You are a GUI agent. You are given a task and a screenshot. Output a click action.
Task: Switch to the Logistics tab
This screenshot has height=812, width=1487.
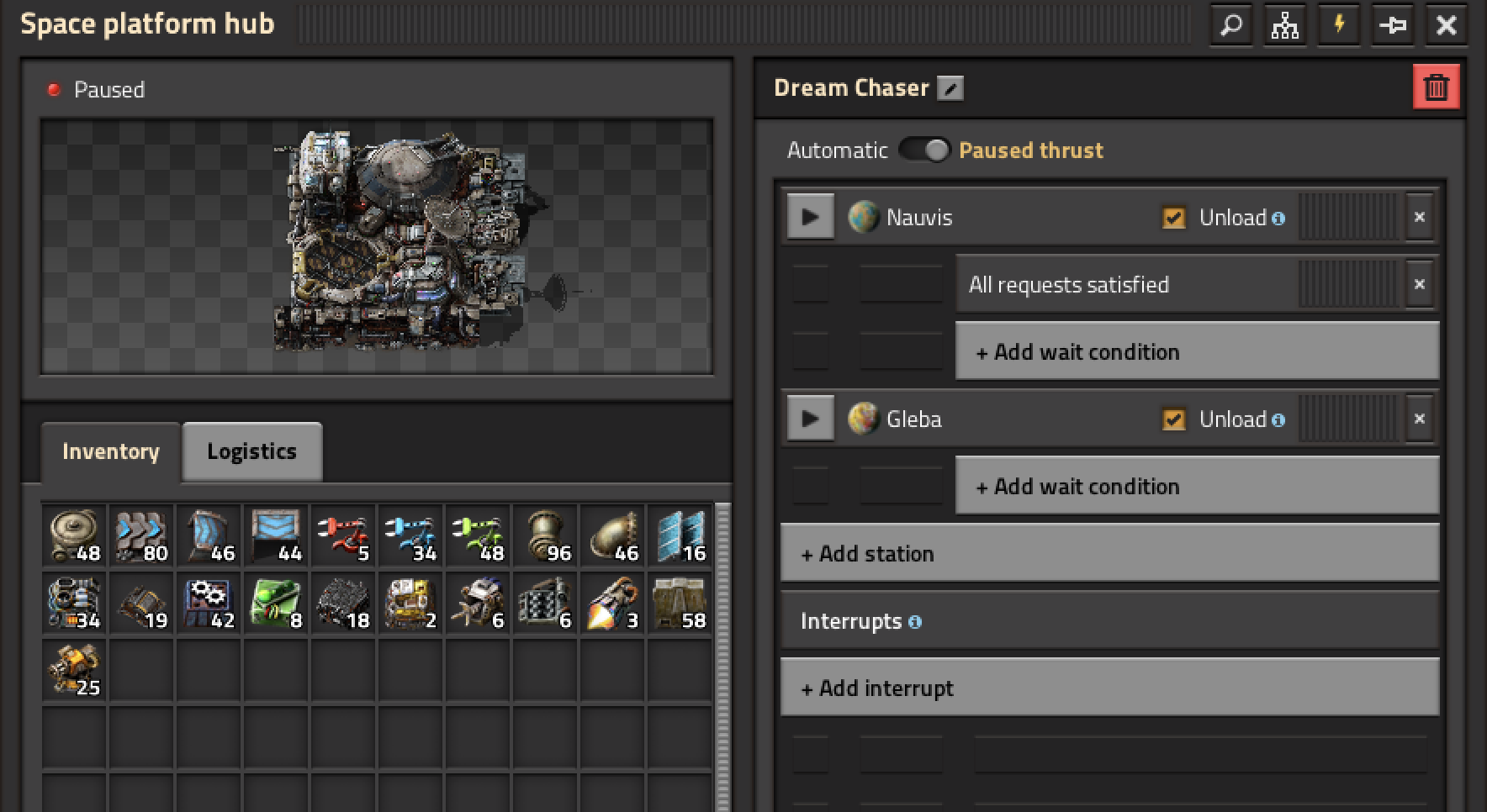tap(251, 451)
